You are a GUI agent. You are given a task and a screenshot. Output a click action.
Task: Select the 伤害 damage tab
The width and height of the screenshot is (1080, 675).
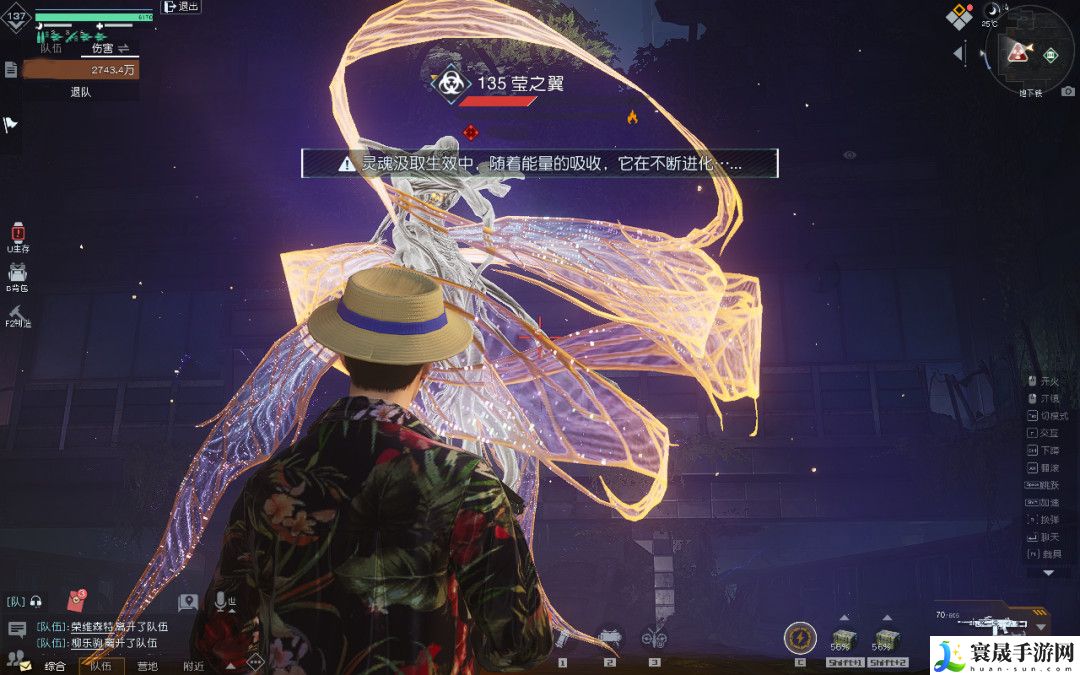pos(102,47)
